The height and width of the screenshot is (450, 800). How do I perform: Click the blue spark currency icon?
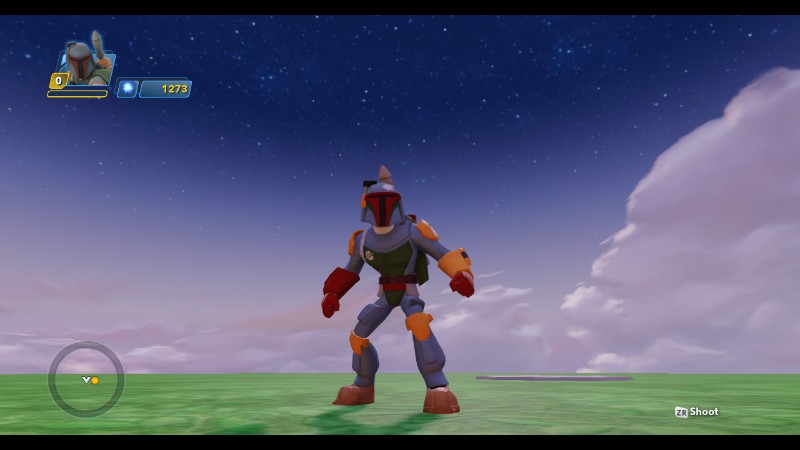pos(127,89)
